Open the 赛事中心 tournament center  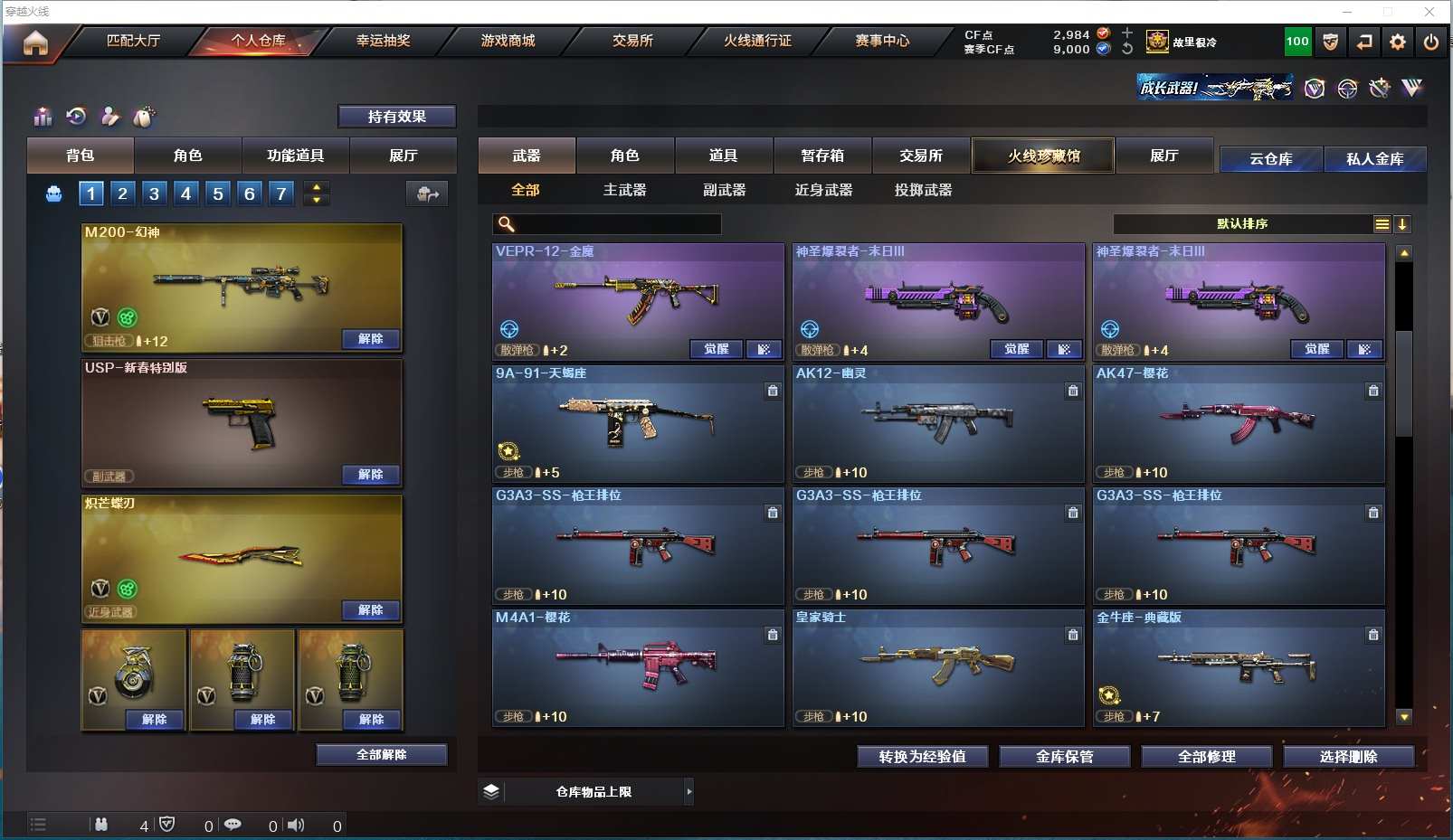point(882,41)
